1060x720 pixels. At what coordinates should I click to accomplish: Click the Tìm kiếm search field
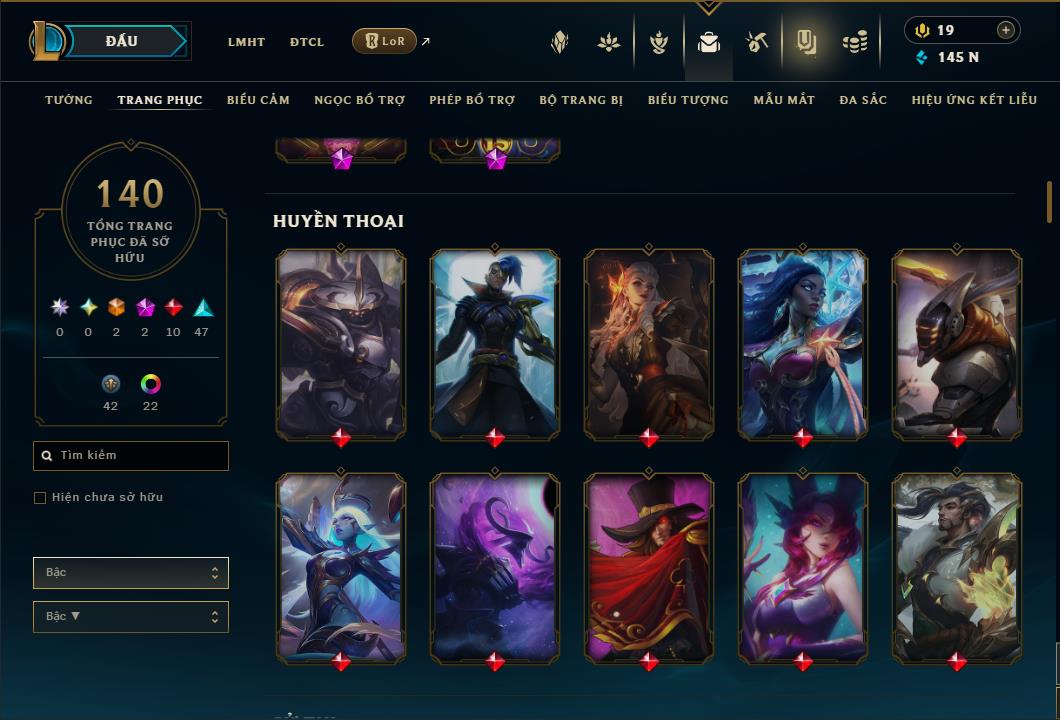[131, 456]
